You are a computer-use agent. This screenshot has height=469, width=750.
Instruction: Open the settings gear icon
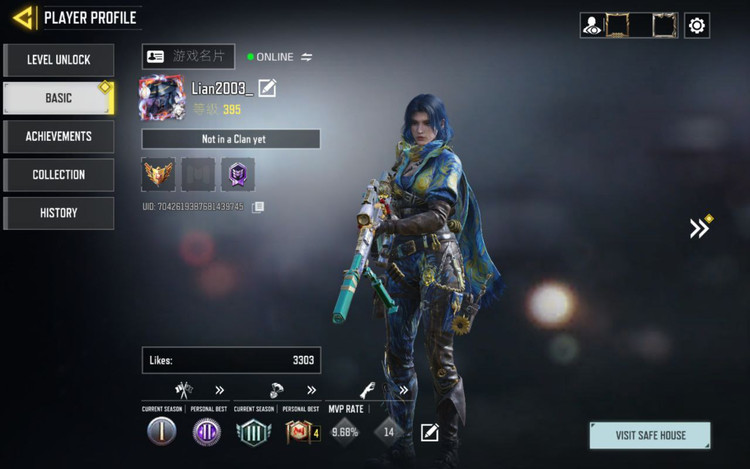[696, 26]
